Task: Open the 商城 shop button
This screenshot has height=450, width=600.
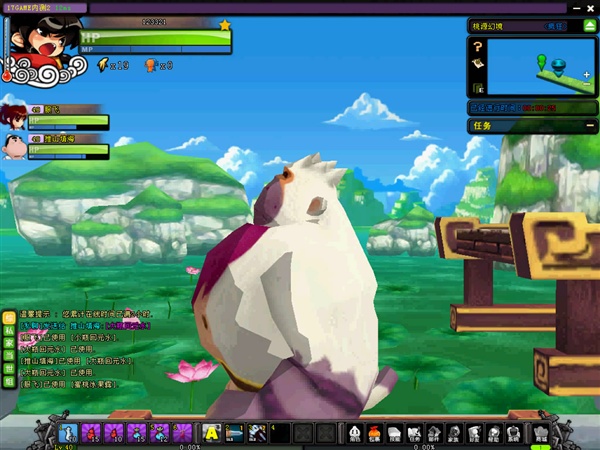Action: tap(542, 433)
